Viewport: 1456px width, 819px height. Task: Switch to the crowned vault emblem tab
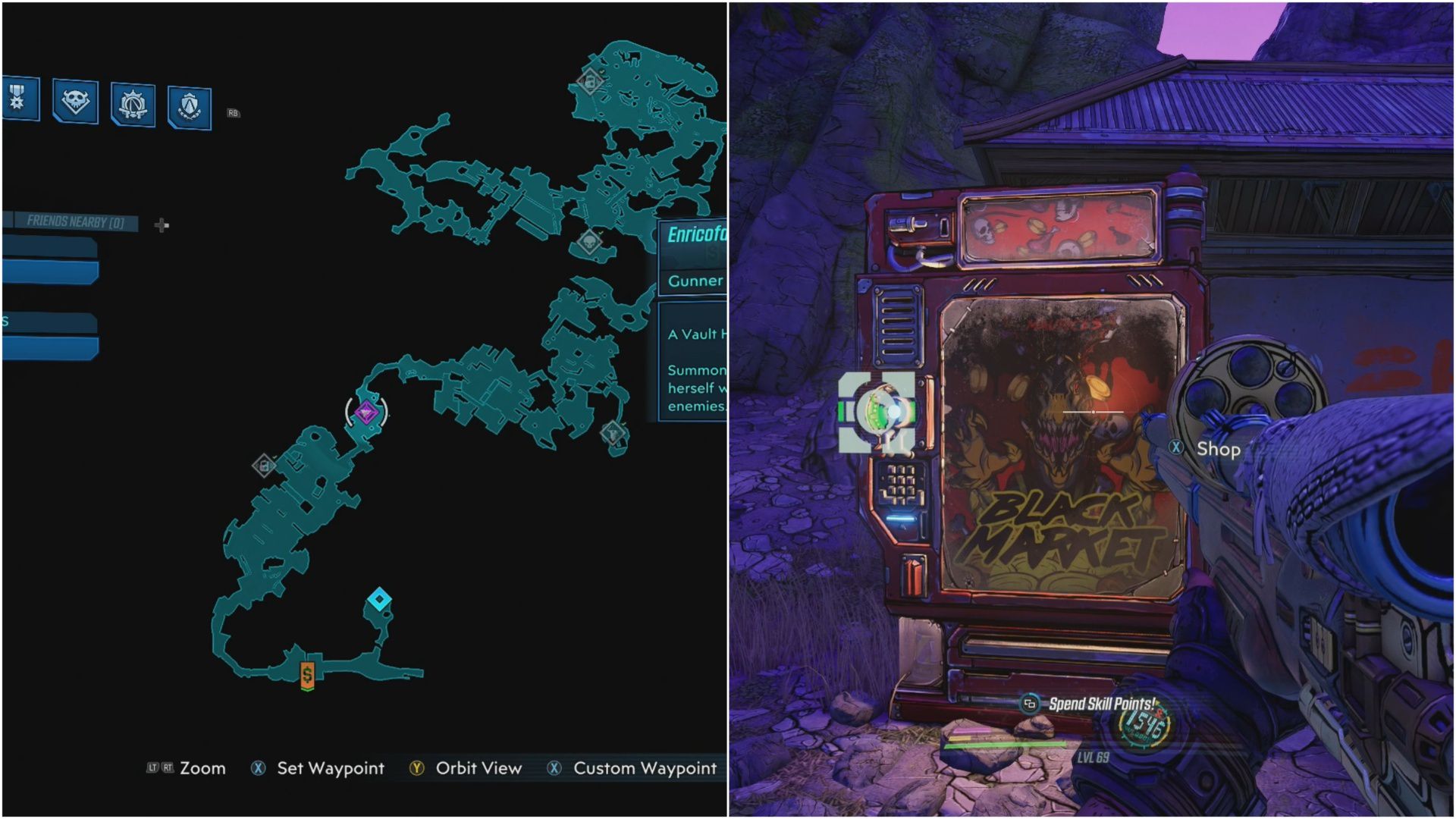pyautogui.click(x=133, y=105)
